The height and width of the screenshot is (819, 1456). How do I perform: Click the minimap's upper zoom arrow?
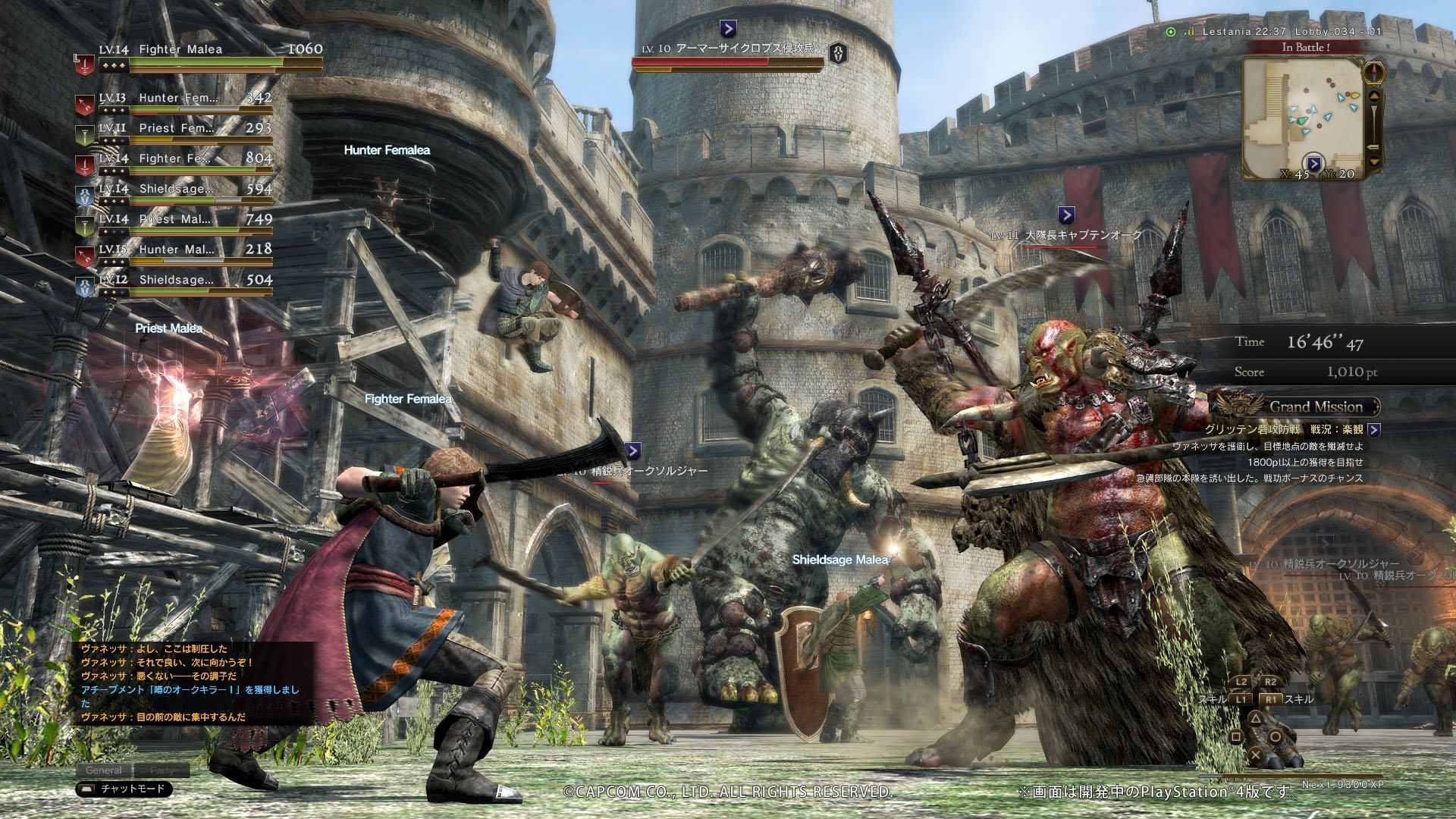click(x=1373, y=97)
